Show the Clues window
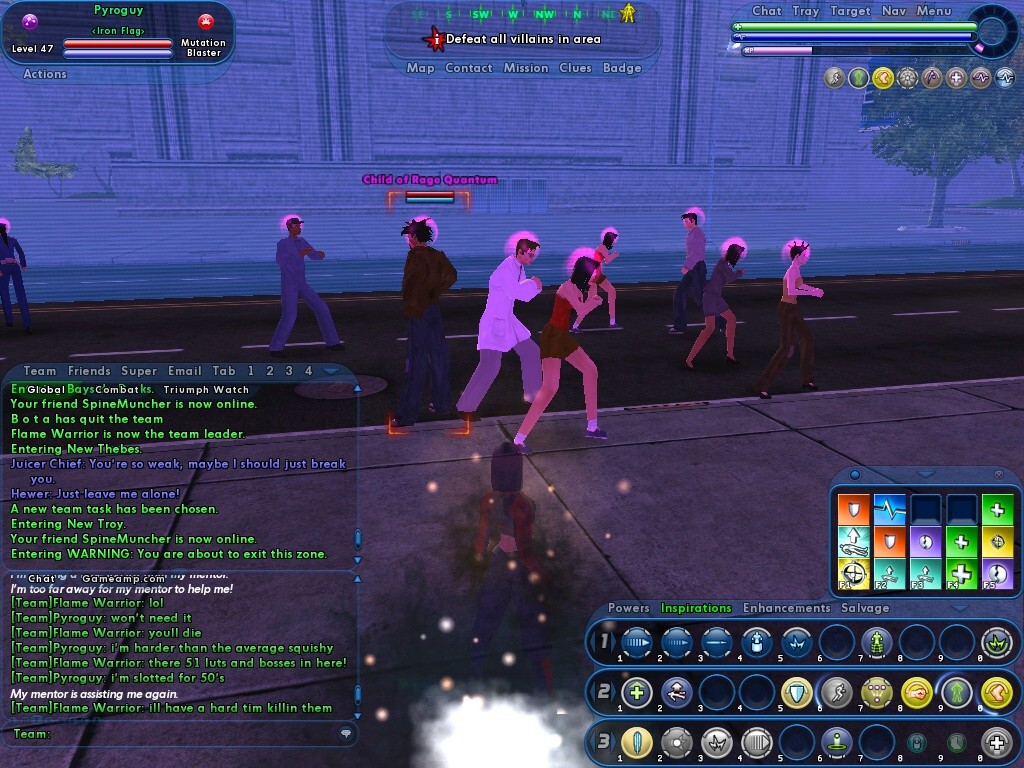The width and height of the screenshot is (1024, 768). pyautogui.click(x=575, y=68)
